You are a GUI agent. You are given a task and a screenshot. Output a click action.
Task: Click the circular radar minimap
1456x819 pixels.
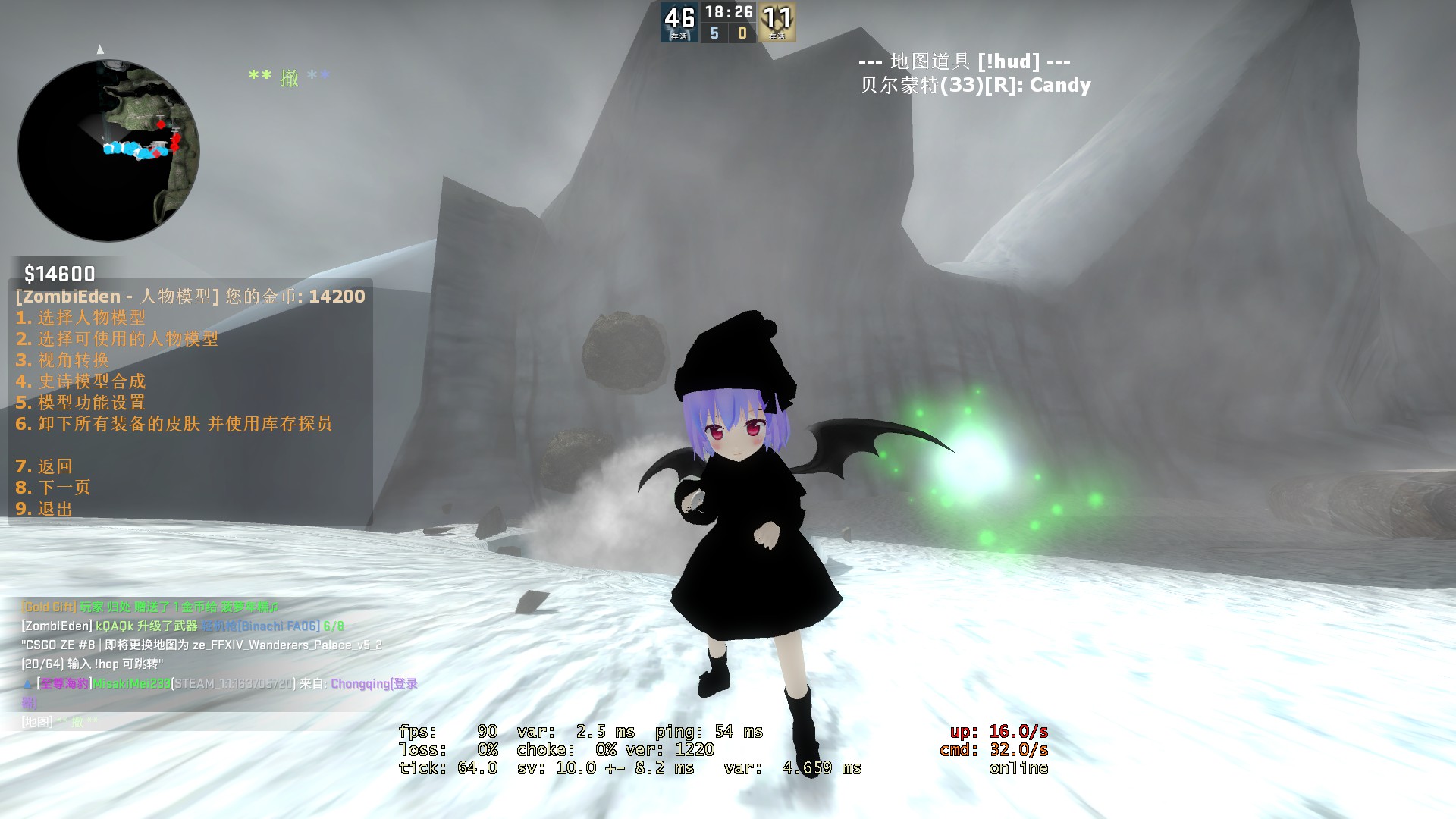[108, 150]
